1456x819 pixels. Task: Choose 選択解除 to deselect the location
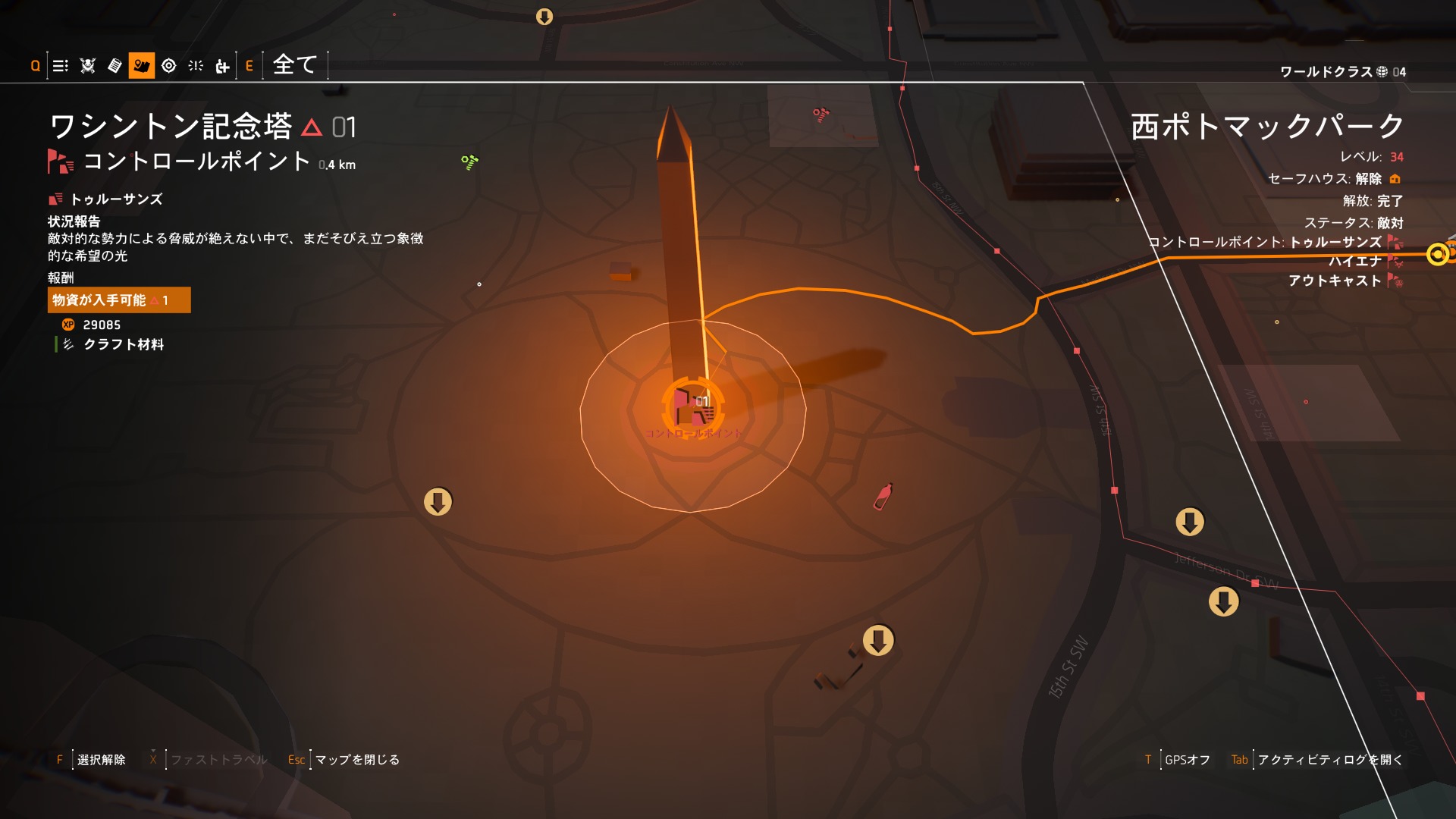tap(101, 760)
